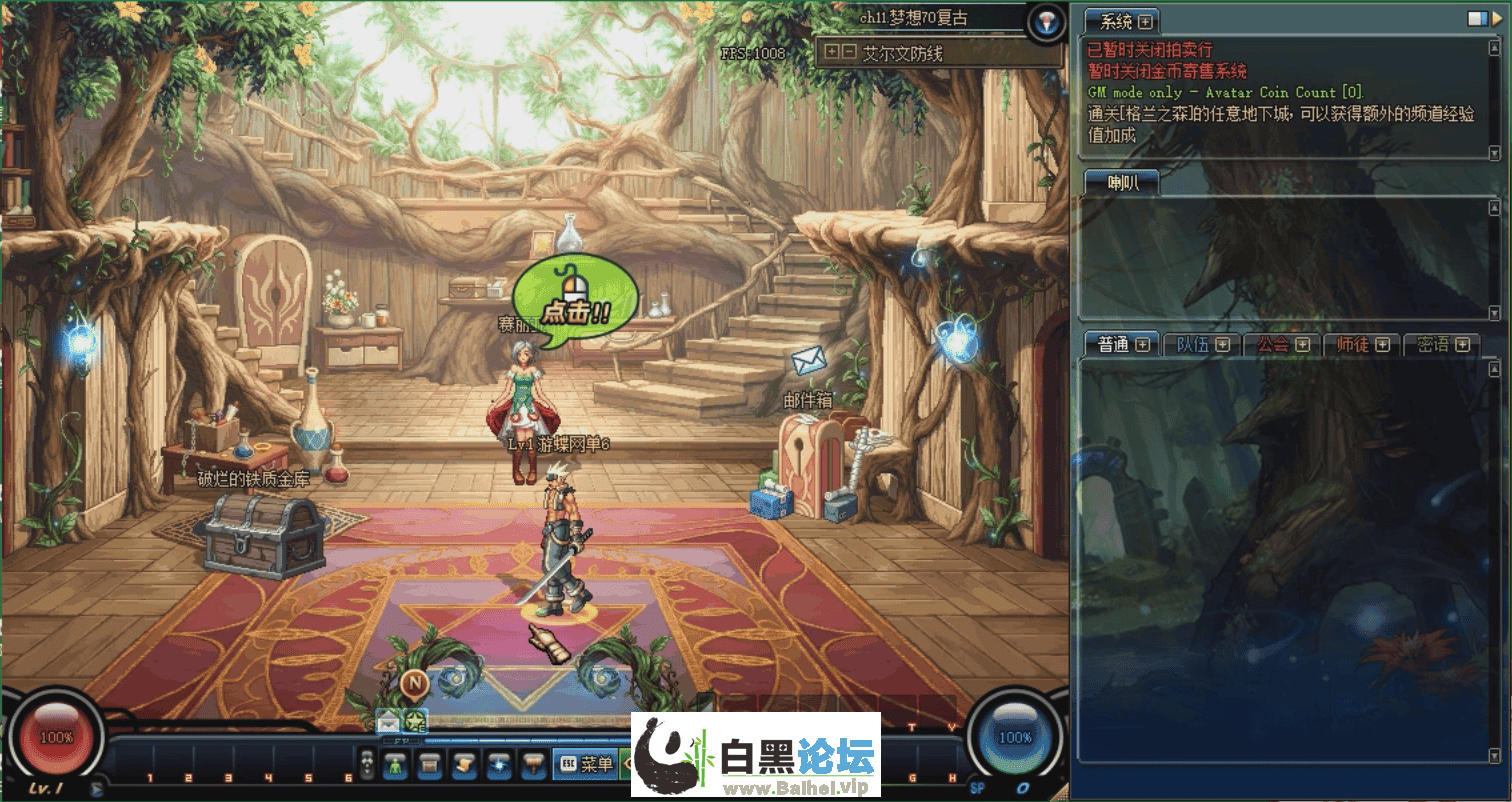Click the mail envelope notification icon
This screenshot has height=802, width=1512.
click(388, 721)
